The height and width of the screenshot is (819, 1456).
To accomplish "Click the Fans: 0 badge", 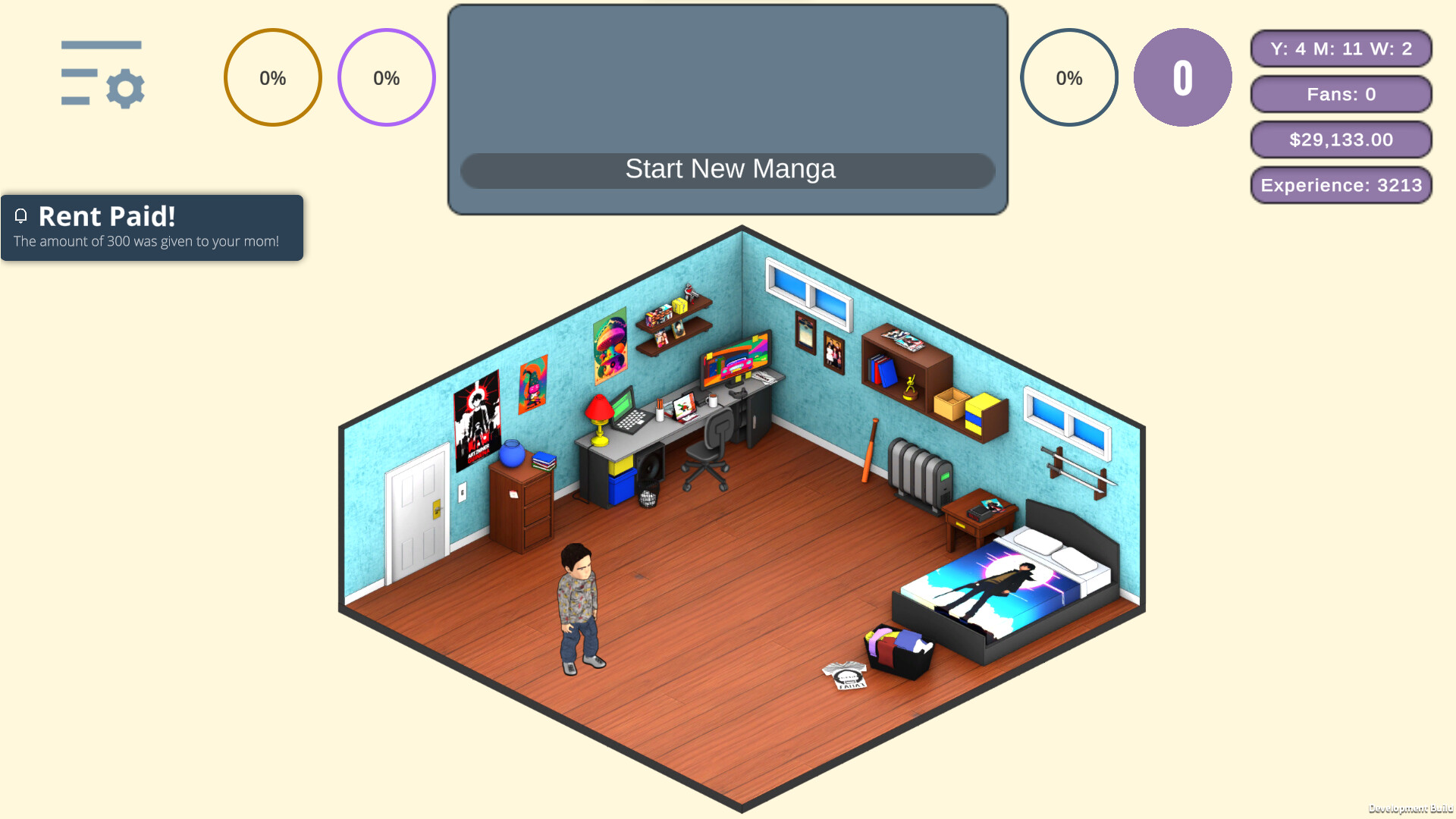I will [x=1341, y=94].
